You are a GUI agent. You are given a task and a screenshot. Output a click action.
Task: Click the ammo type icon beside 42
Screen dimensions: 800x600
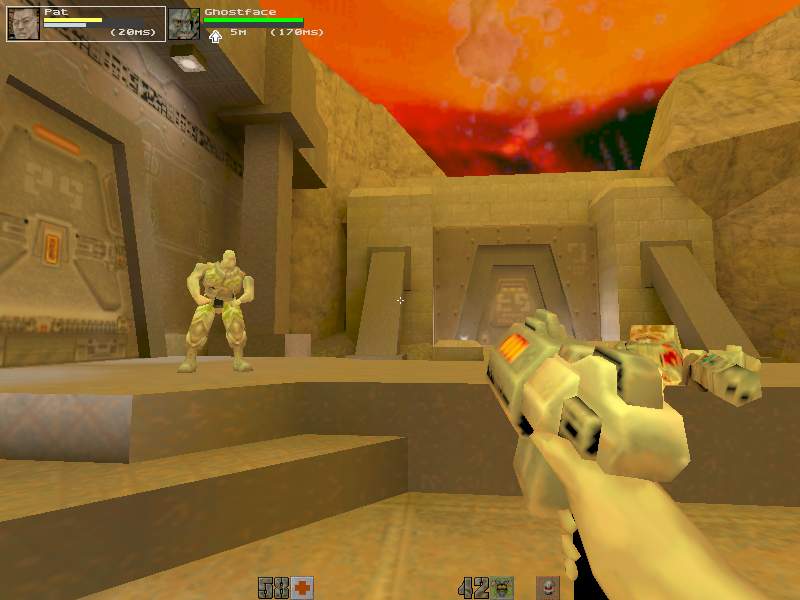point(502,587)
